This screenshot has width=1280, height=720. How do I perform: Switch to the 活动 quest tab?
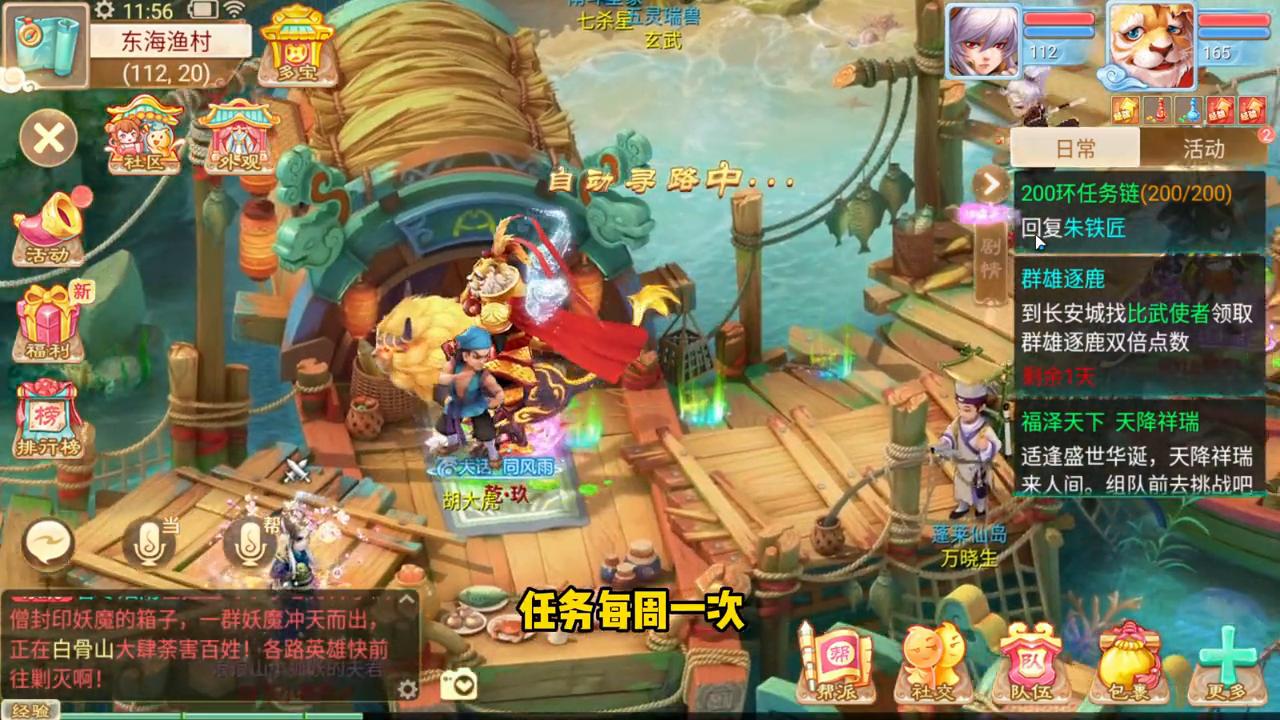point(1205,149)
